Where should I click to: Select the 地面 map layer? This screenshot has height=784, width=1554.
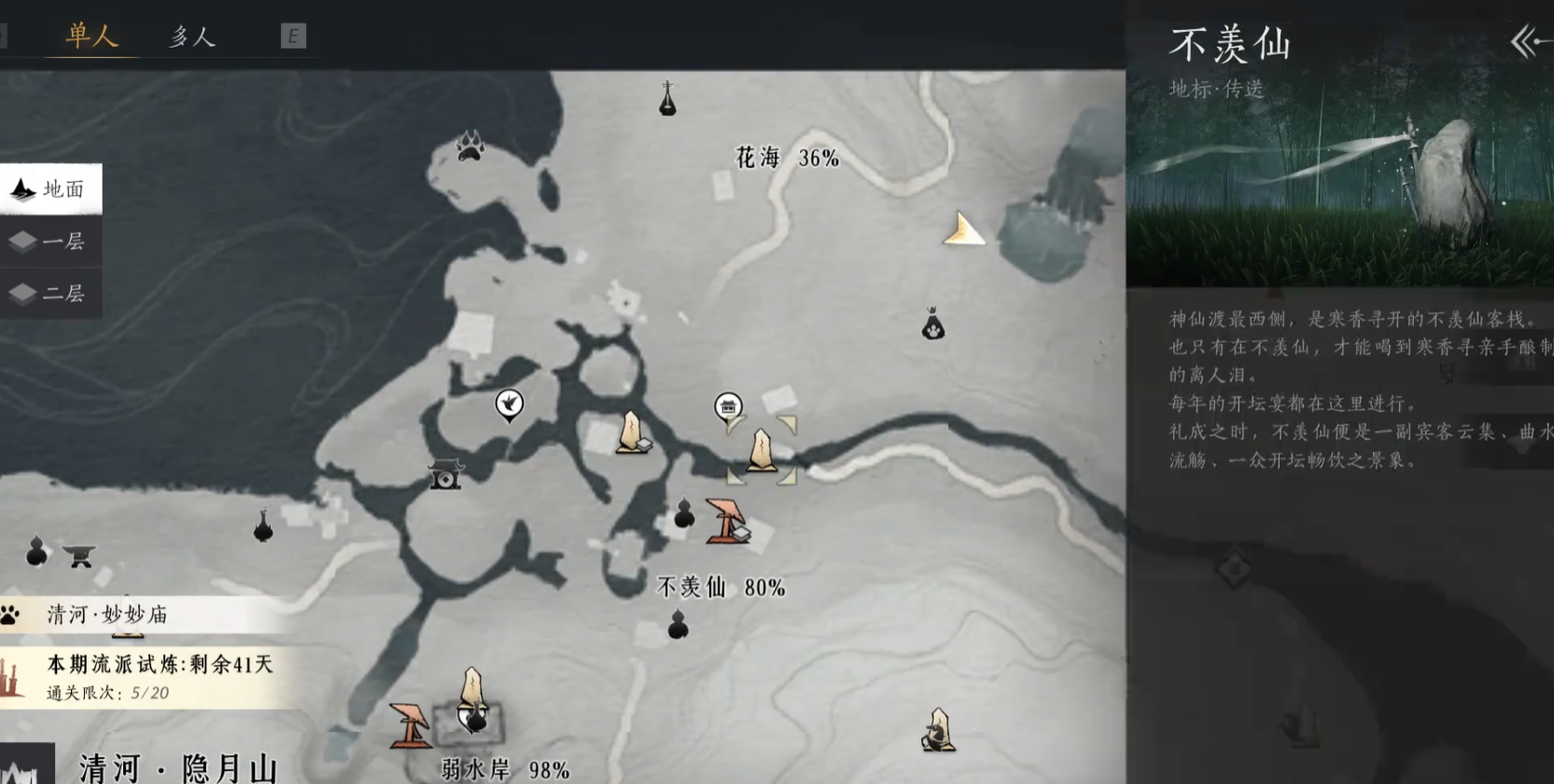coord(50,189)
